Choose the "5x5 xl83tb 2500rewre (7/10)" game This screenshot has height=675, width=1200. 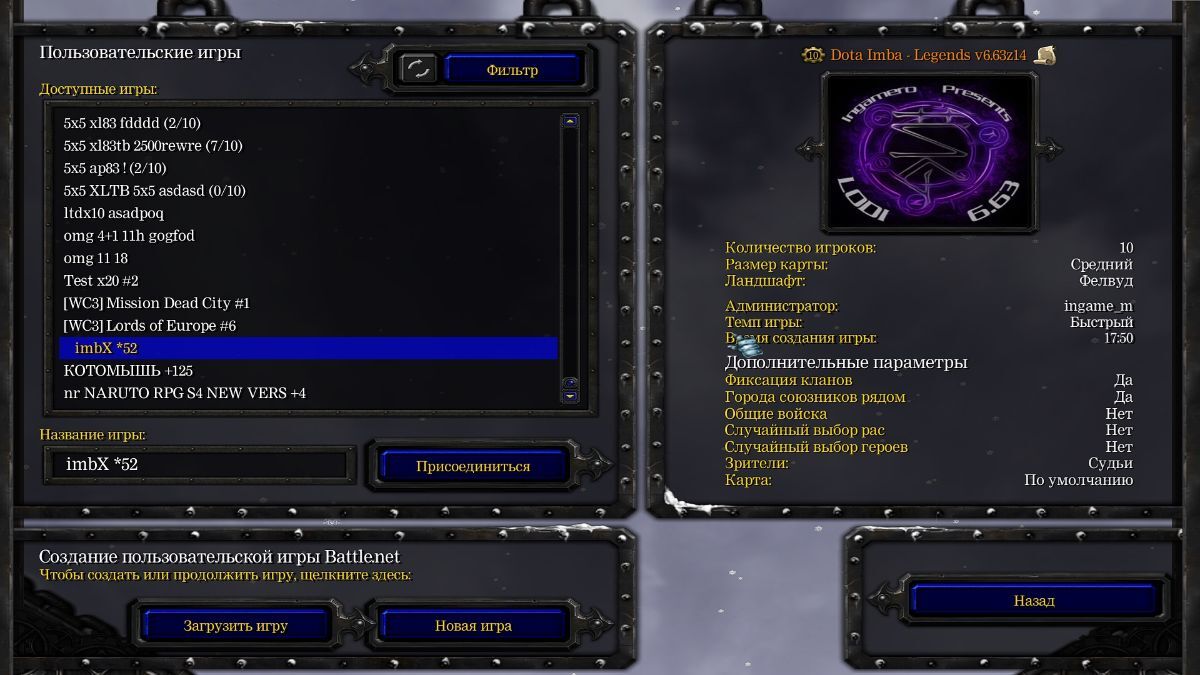tap(152, 146)
